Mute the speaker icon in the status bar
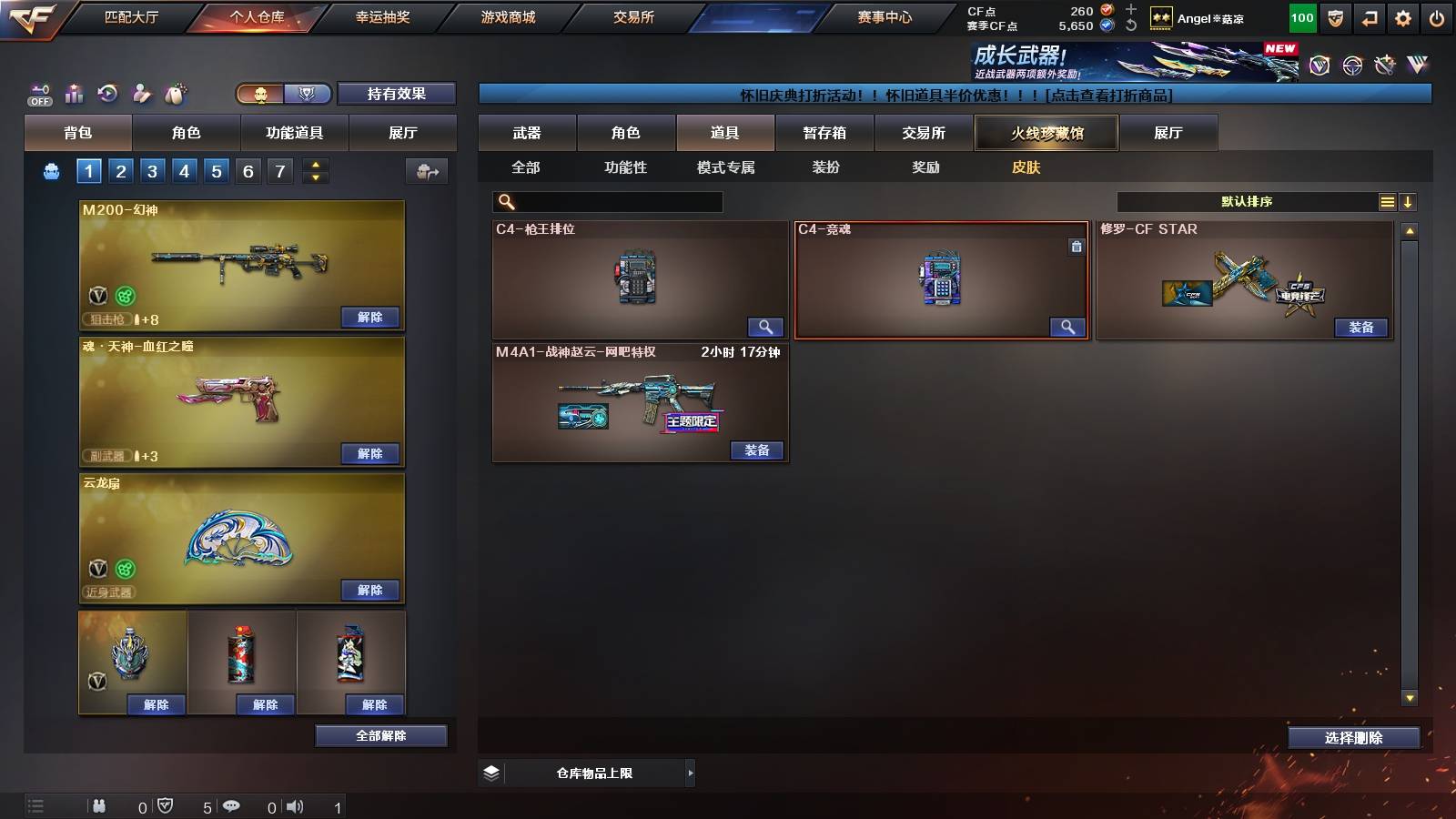Screen dimensions: 1456x819 297,805
